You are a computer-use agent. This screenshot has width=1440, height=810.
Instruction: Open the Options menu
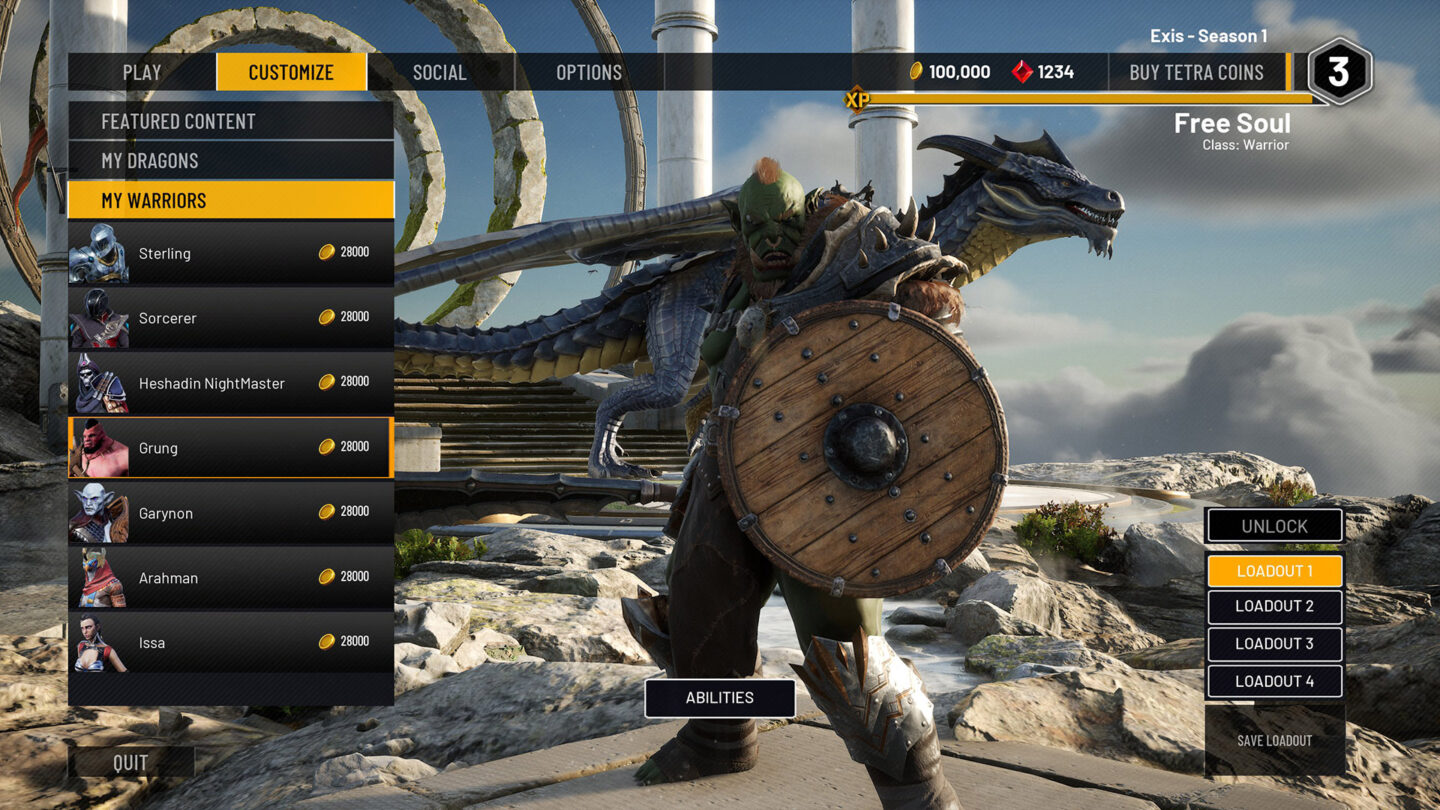(x=588, y=72)
